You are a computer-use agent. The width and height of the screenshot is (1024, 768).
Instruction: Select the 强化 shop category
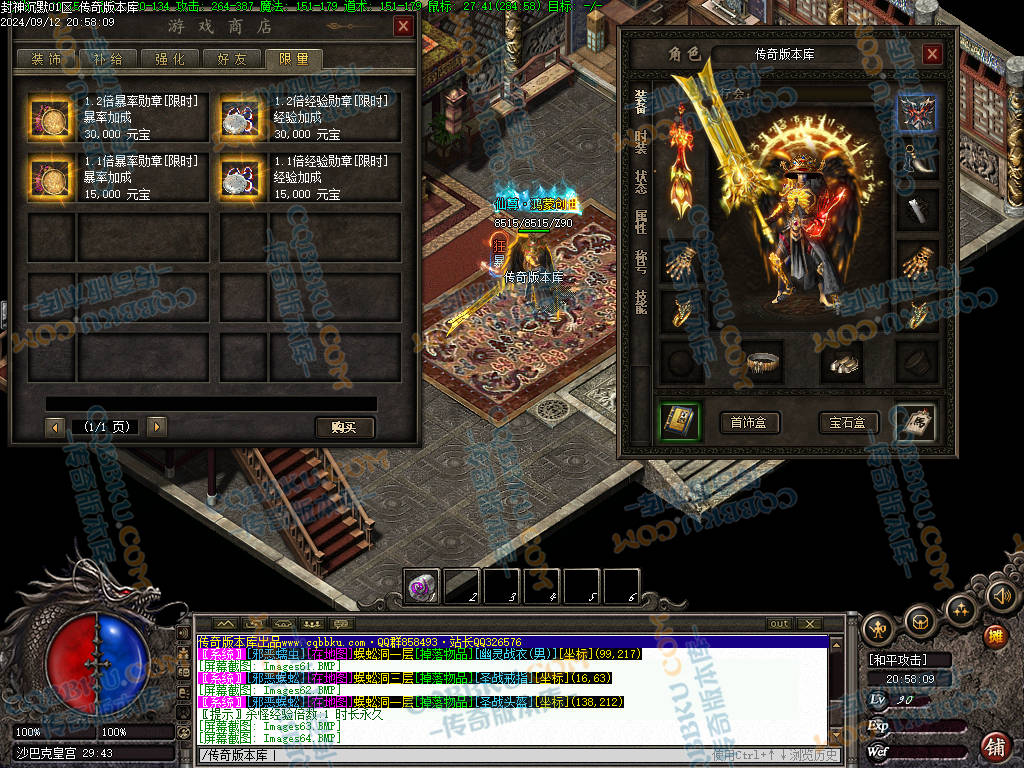pyautogui.click(x=169, y=59)
